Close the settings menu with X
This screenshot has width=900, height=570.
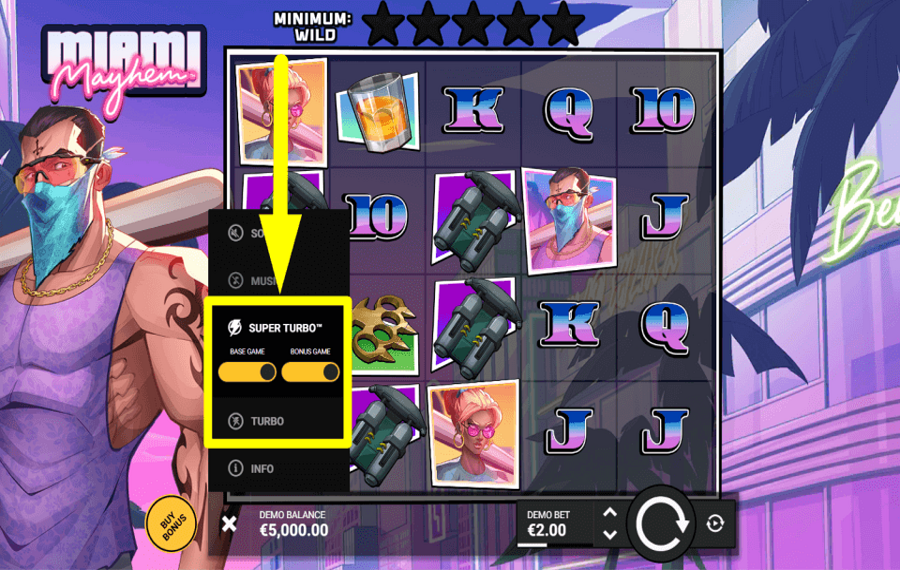click(229, 523)
